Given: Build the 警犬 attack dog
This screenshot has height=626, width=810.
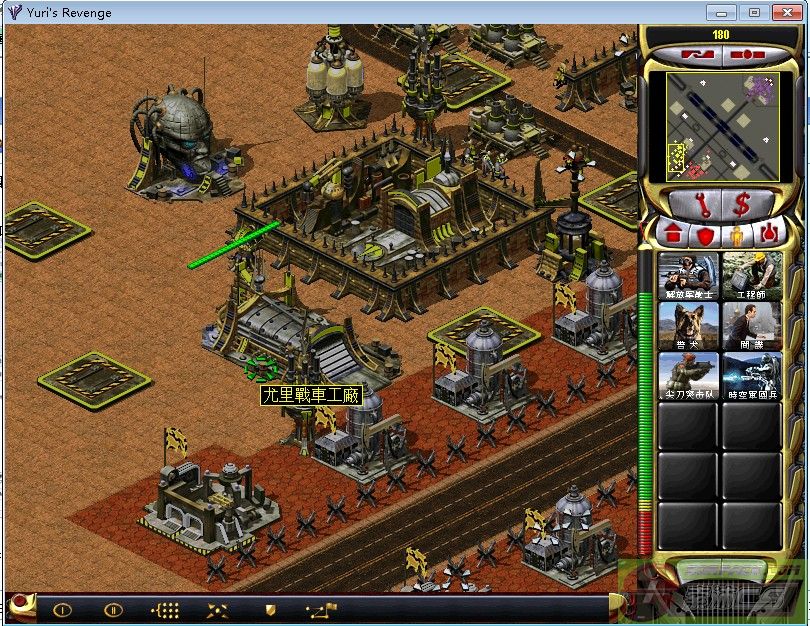Looking at the screenshot, I should [688, 326].
